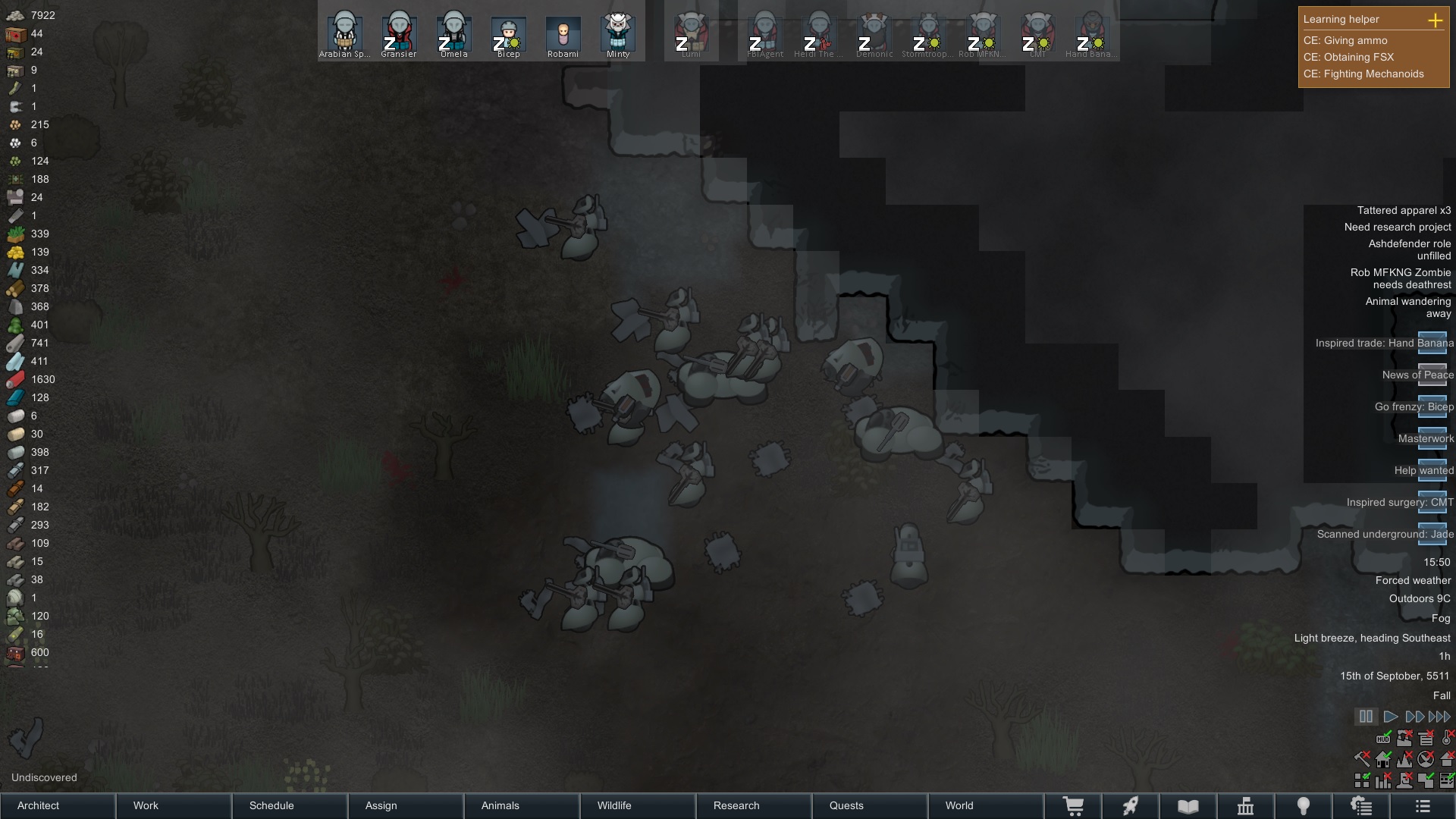The height and width of the screenshot is (819, 1456).
Task: Open the history book icon
Action: [1188, 806]
